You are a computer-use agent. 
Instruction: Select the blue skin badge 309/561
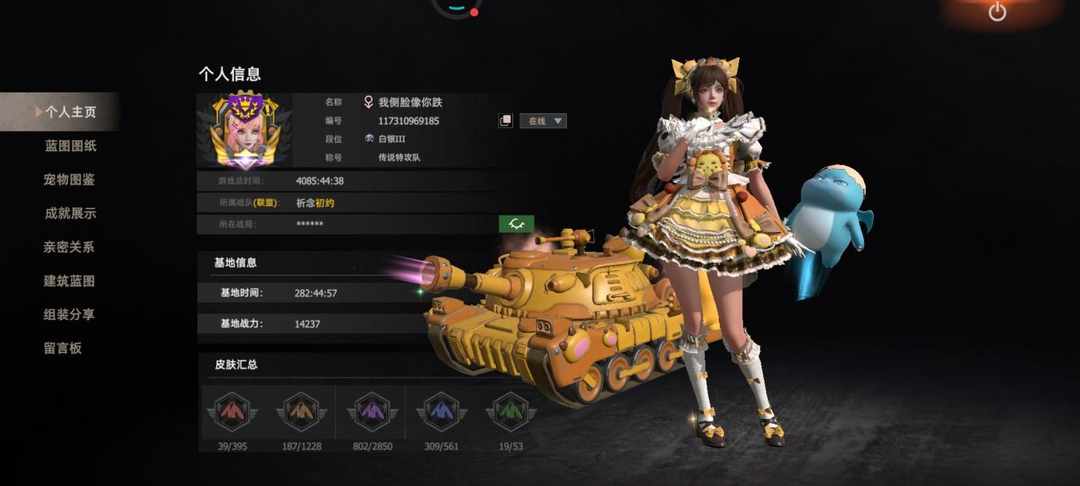[441, 410]
